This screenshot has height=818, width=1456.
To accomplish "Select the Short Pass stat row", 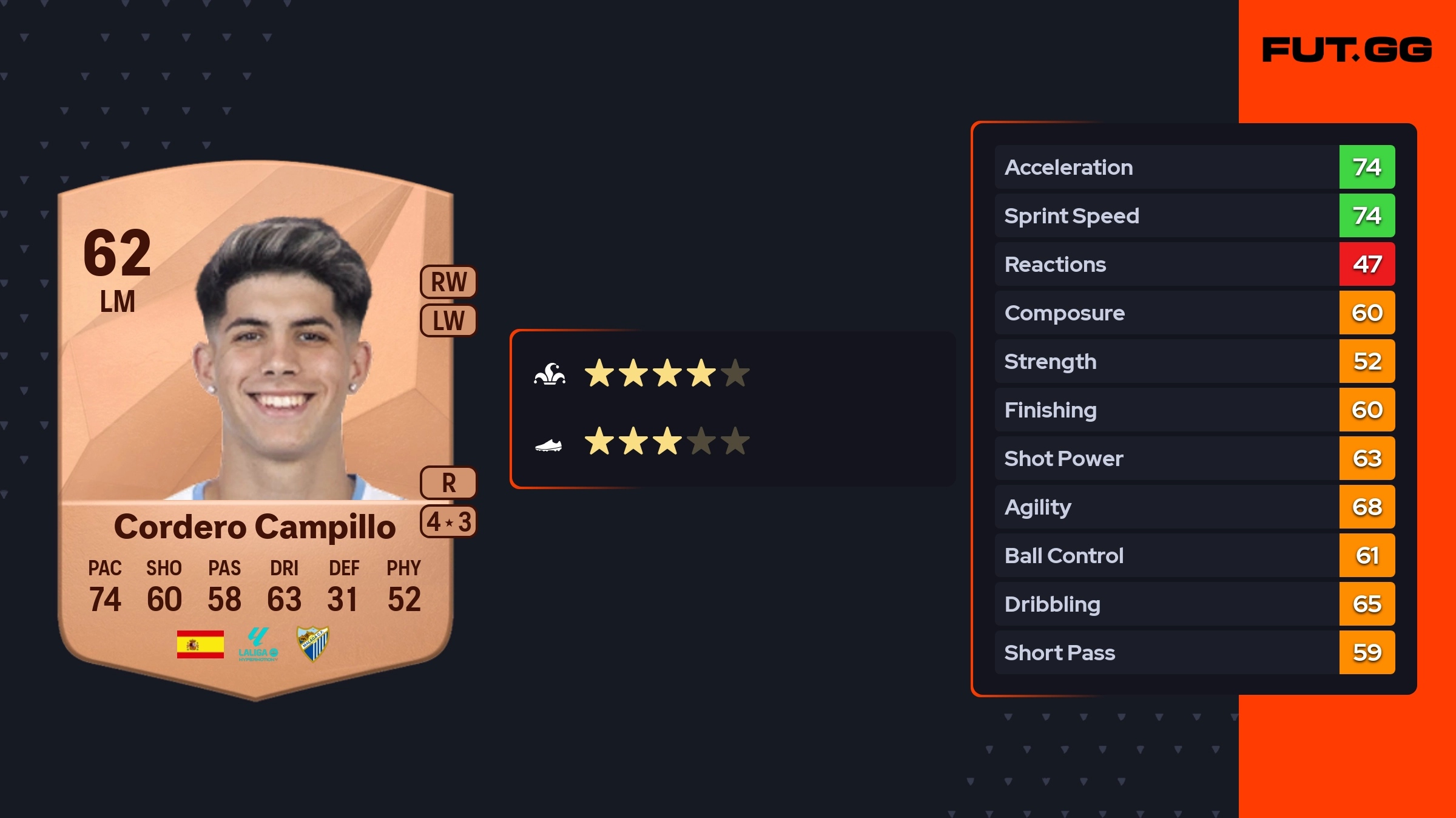I will [1194, 652].
